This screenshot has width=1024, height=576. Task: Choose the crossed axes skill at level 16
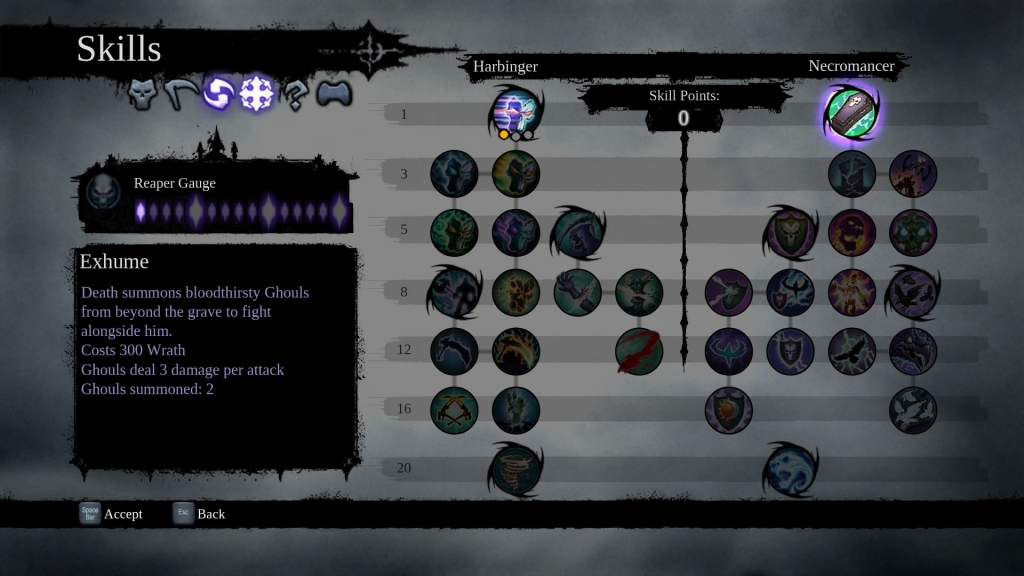point(454,410)
